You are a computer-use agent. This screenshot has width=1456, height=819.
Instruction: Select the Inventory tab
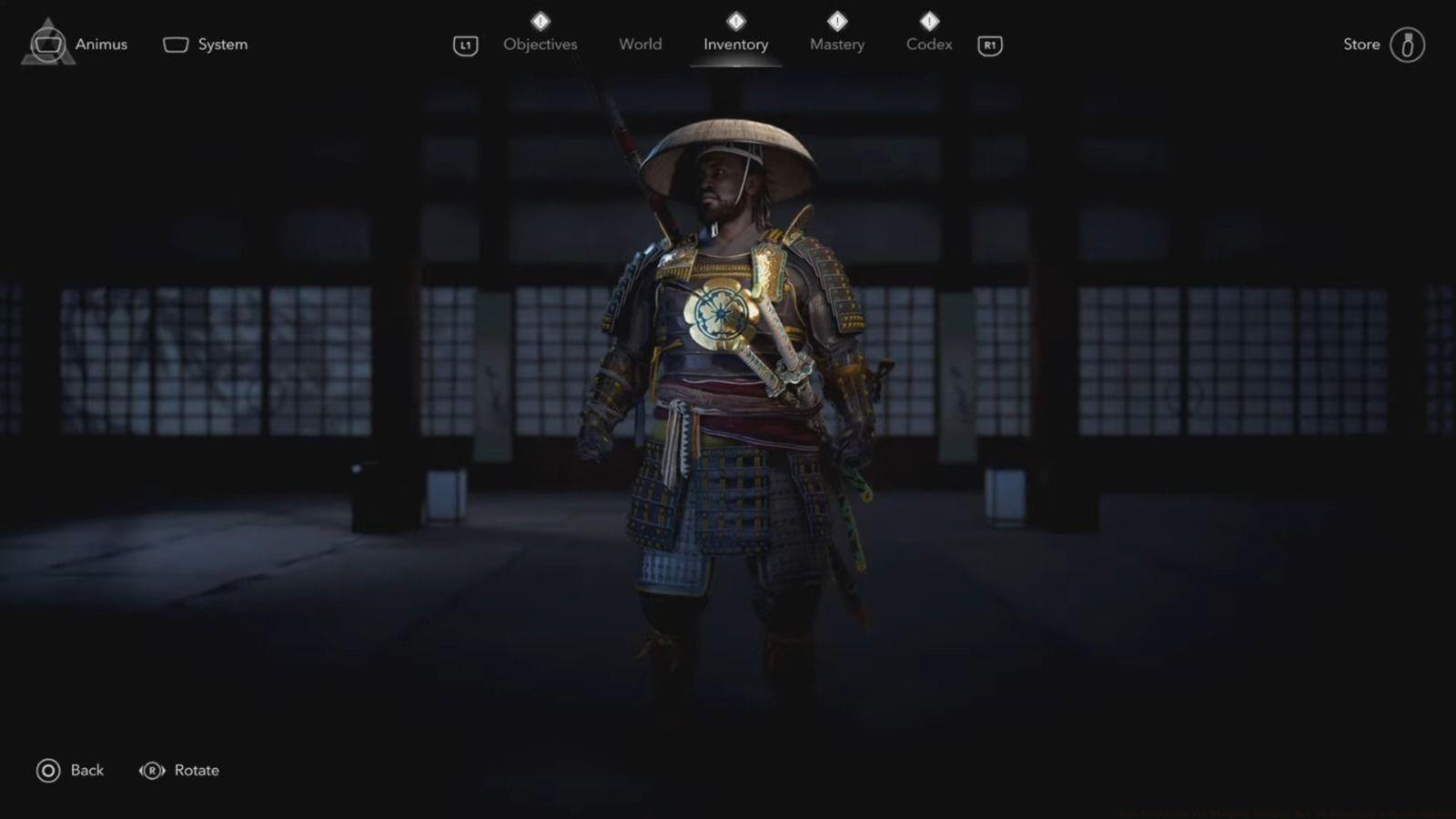(x=736, y=44)
